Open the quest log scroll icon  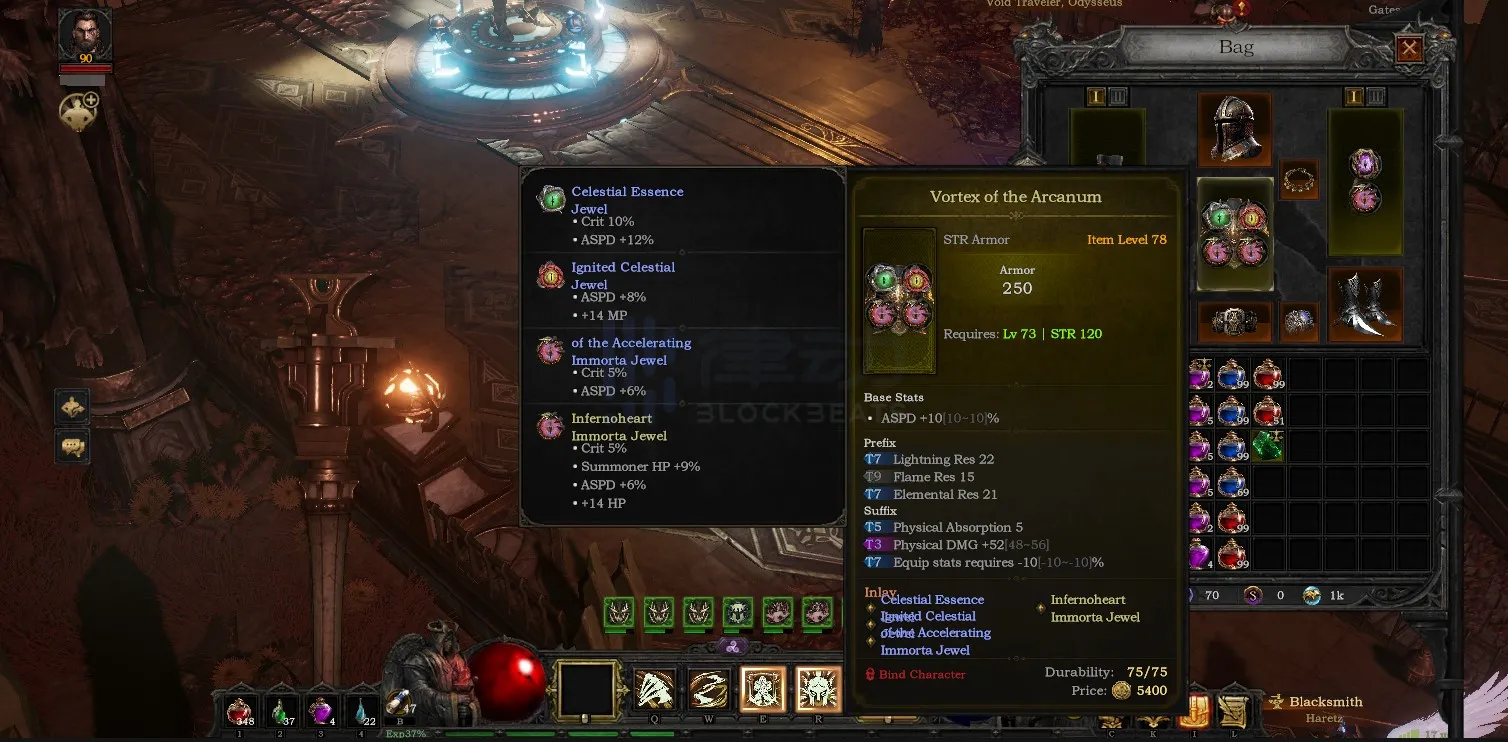[x=1232, y=710]
